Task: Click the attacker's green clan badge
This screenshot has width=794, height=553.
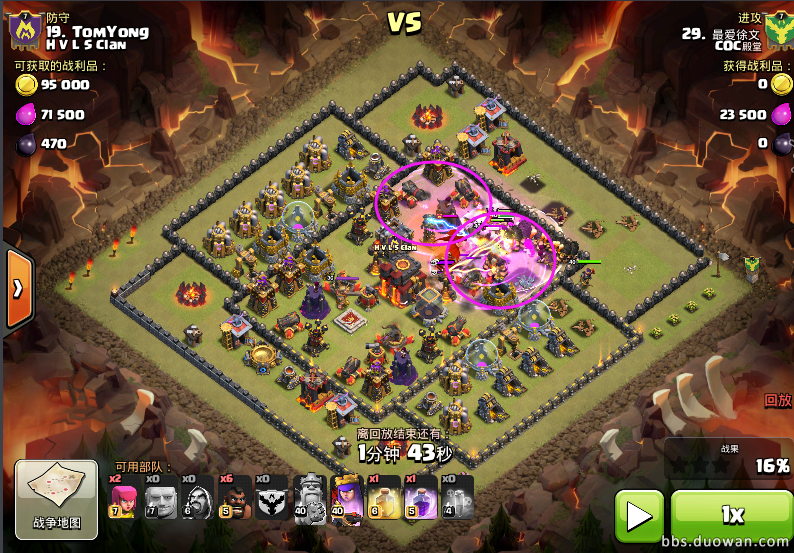Action: click(776, 30)
